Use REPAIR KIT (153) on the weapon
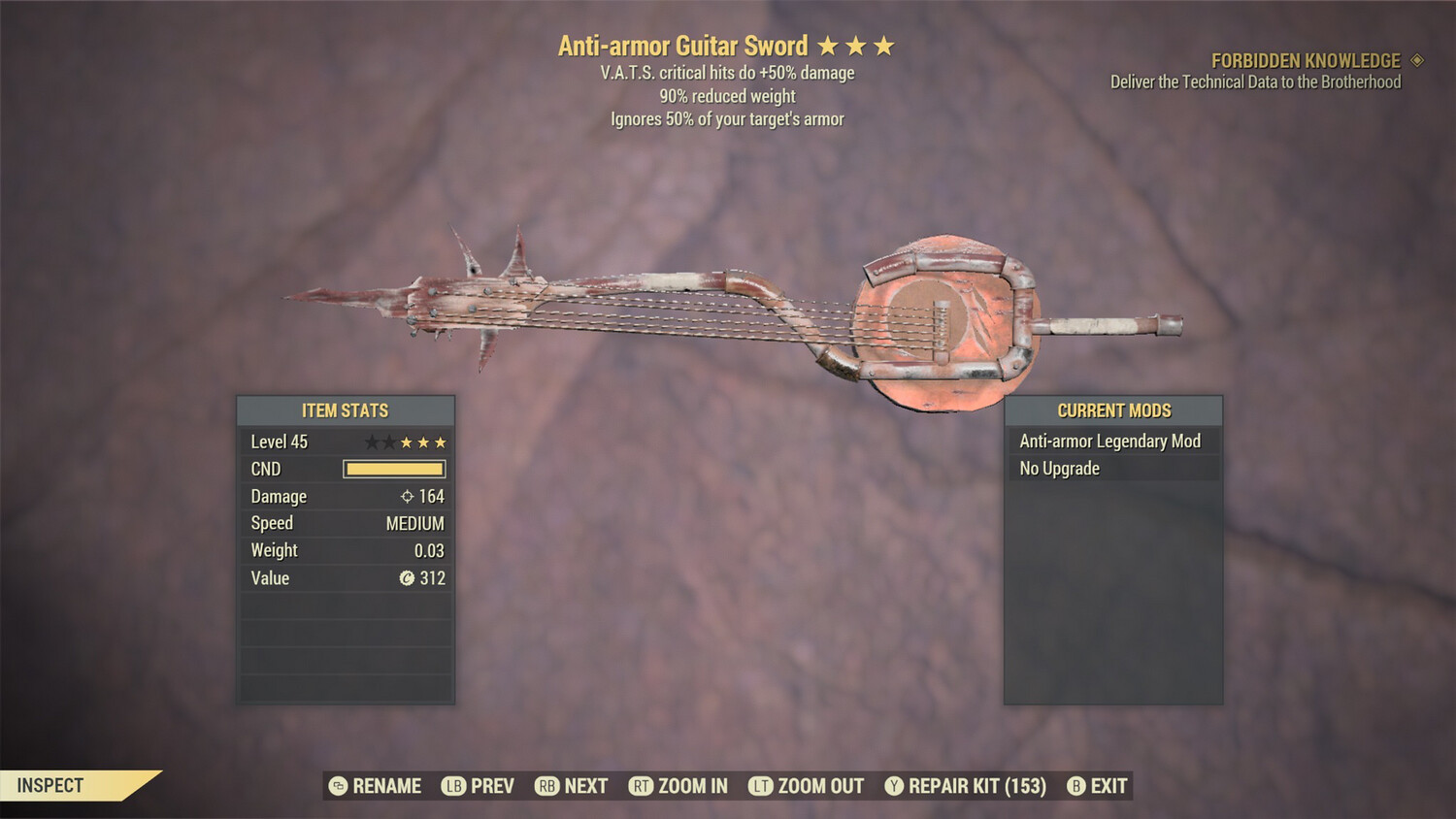 (966, 786)
